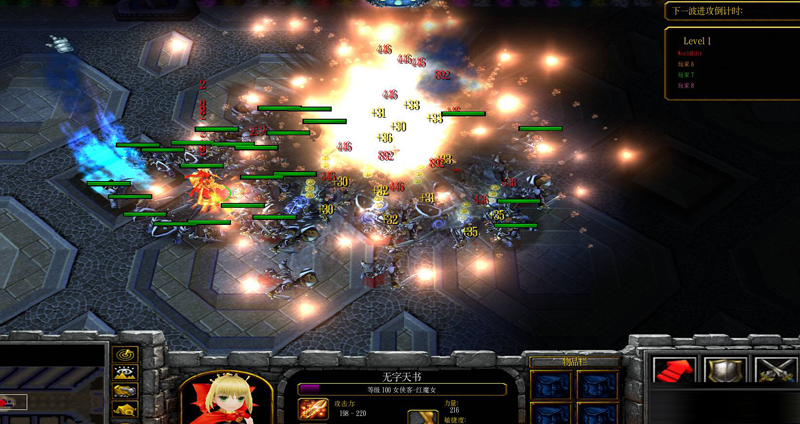Viewport: 800px width, 424px height.
Task: Click the minimap in the corner
Action: click(50, 385)
